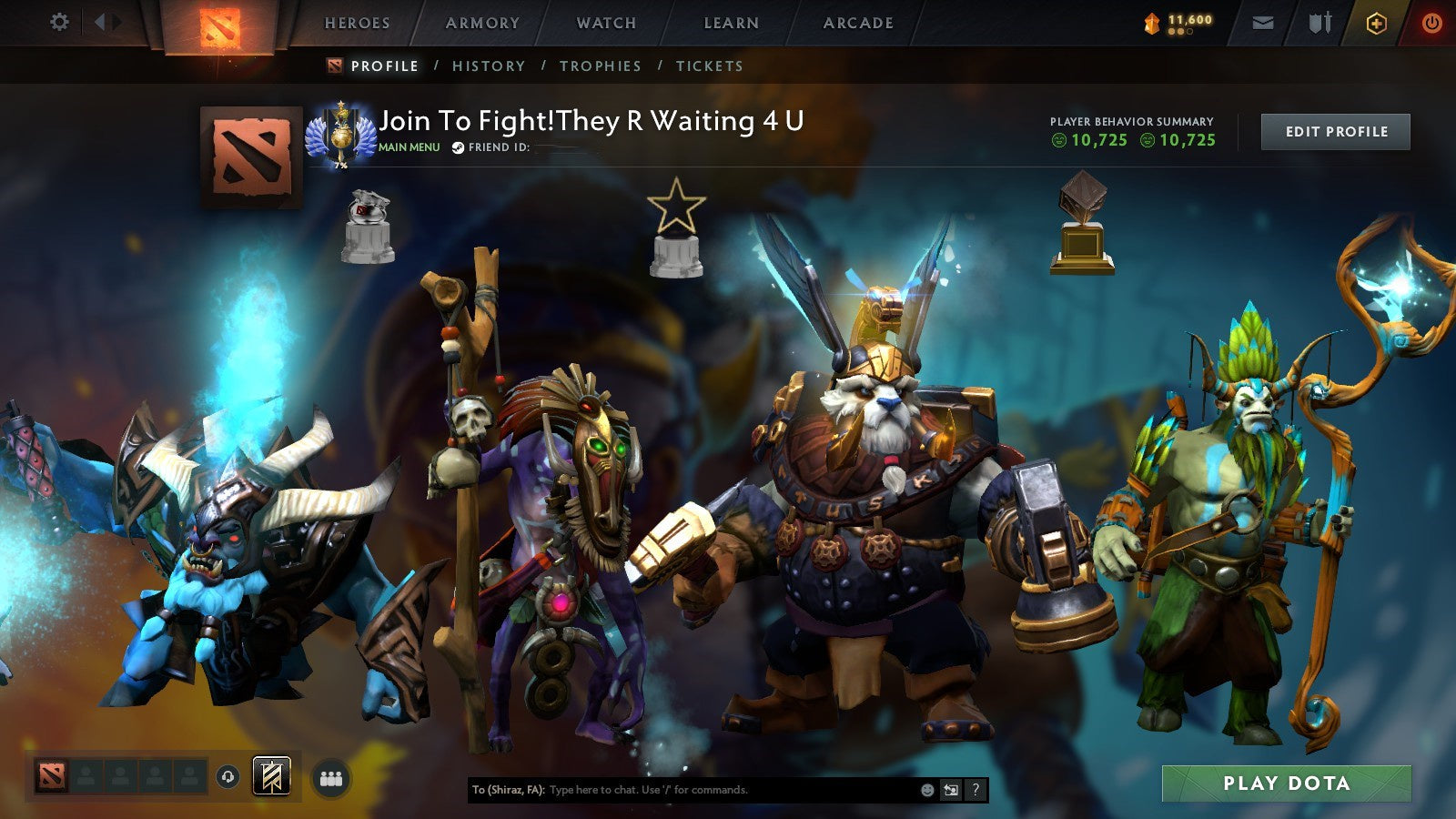Image resolution: width=1456 pixels, height=819 pixels.
Task: Click the voice chat headset icon
Action: (227, 774)
